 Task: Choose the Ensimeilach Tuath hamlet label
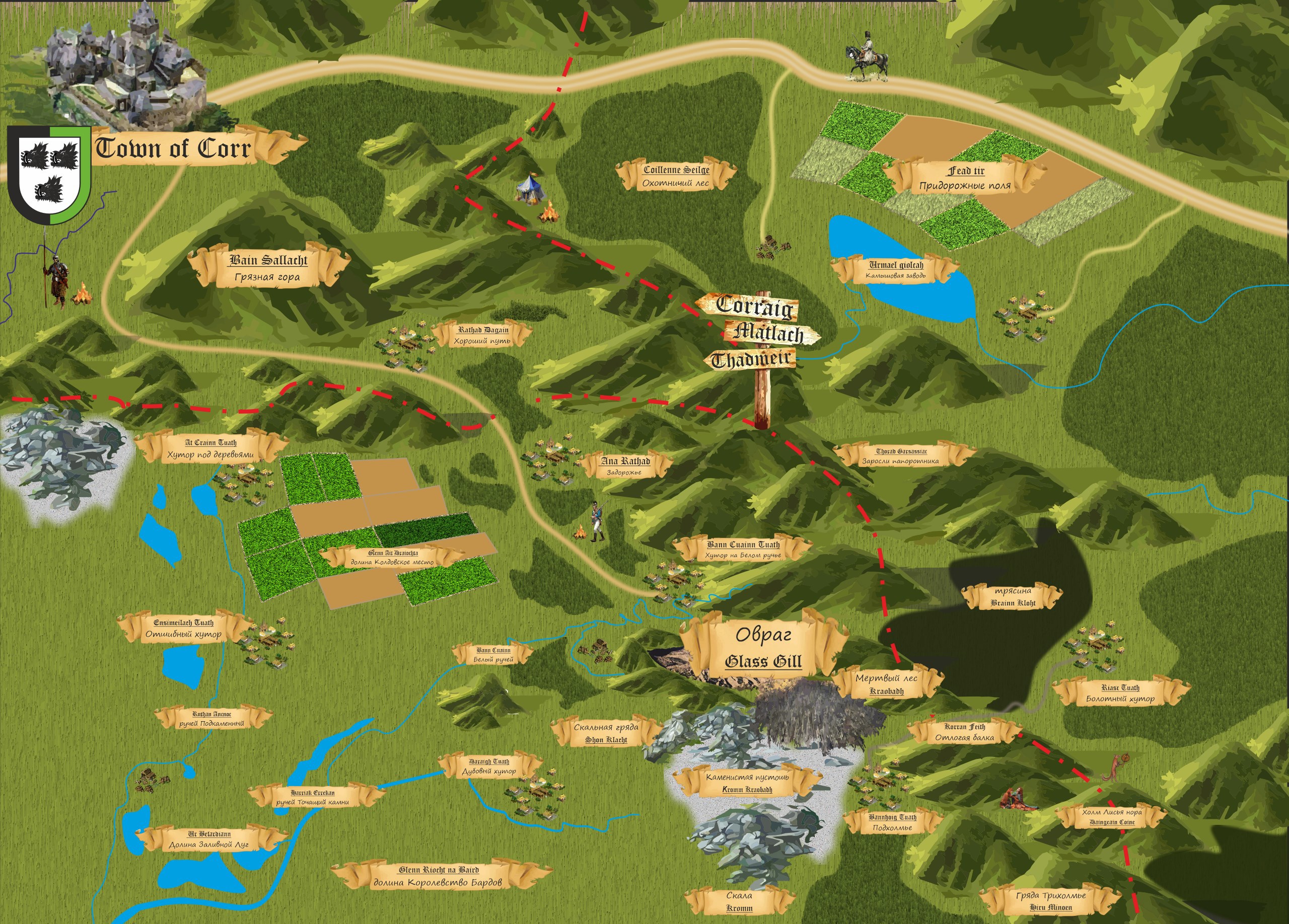(184, 628)
